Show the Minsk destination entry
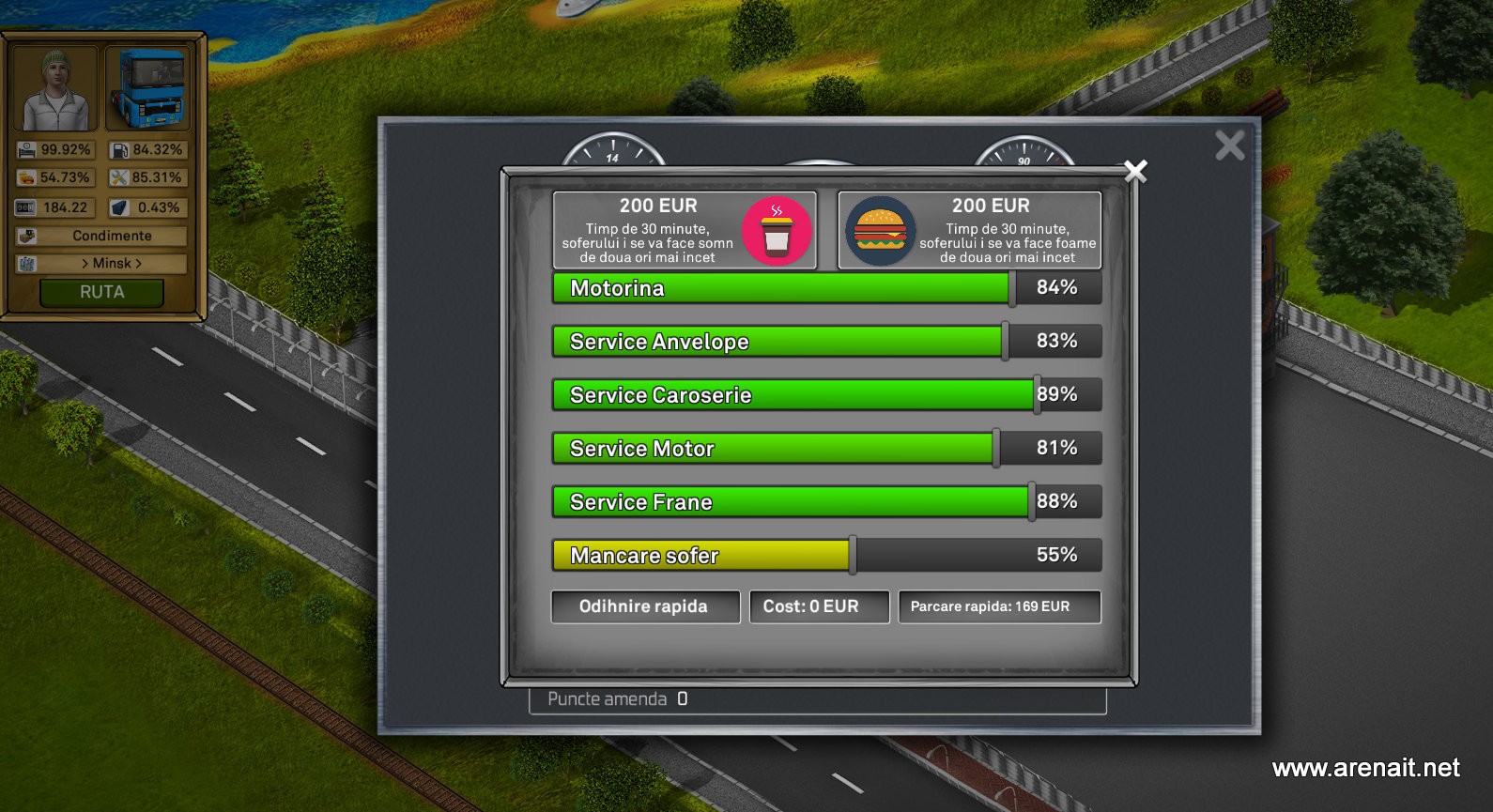This screenshot has height=812, width=1493. point(112,264)
